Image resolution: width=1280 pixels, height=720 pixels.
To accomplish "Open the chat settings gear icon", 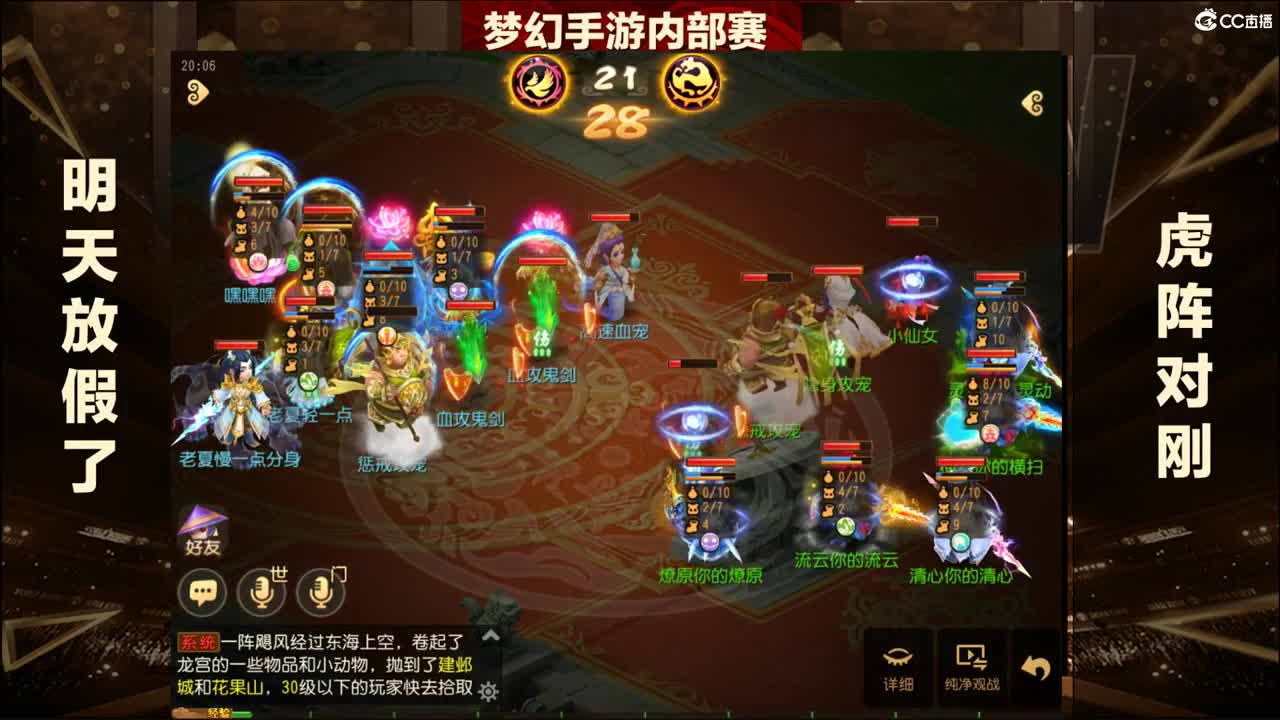I will pyautogui.click(x=488, y=692).
